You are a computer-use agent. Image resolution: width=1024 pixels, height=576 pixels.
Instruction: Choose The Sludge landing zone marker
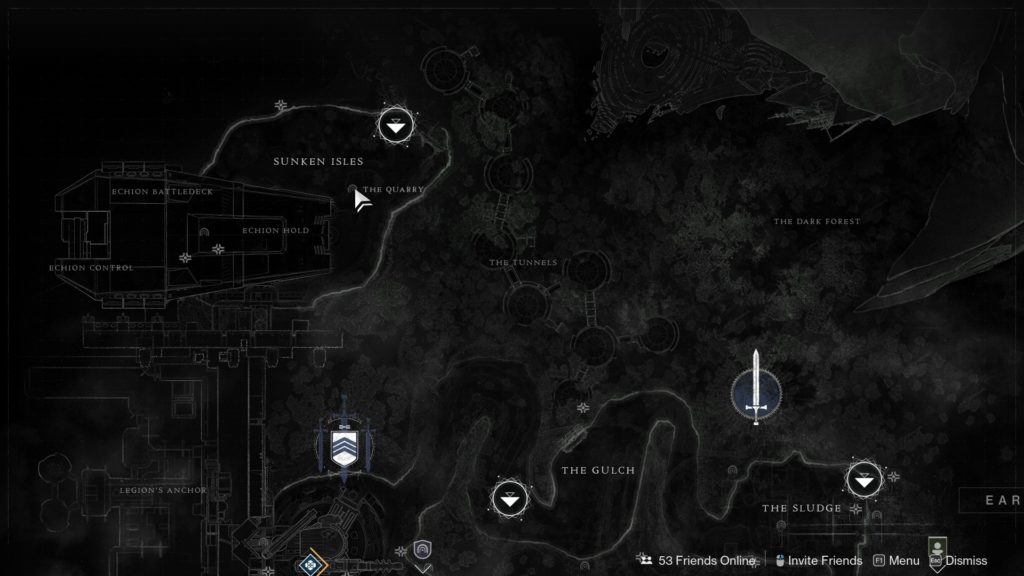click(864, 479)
